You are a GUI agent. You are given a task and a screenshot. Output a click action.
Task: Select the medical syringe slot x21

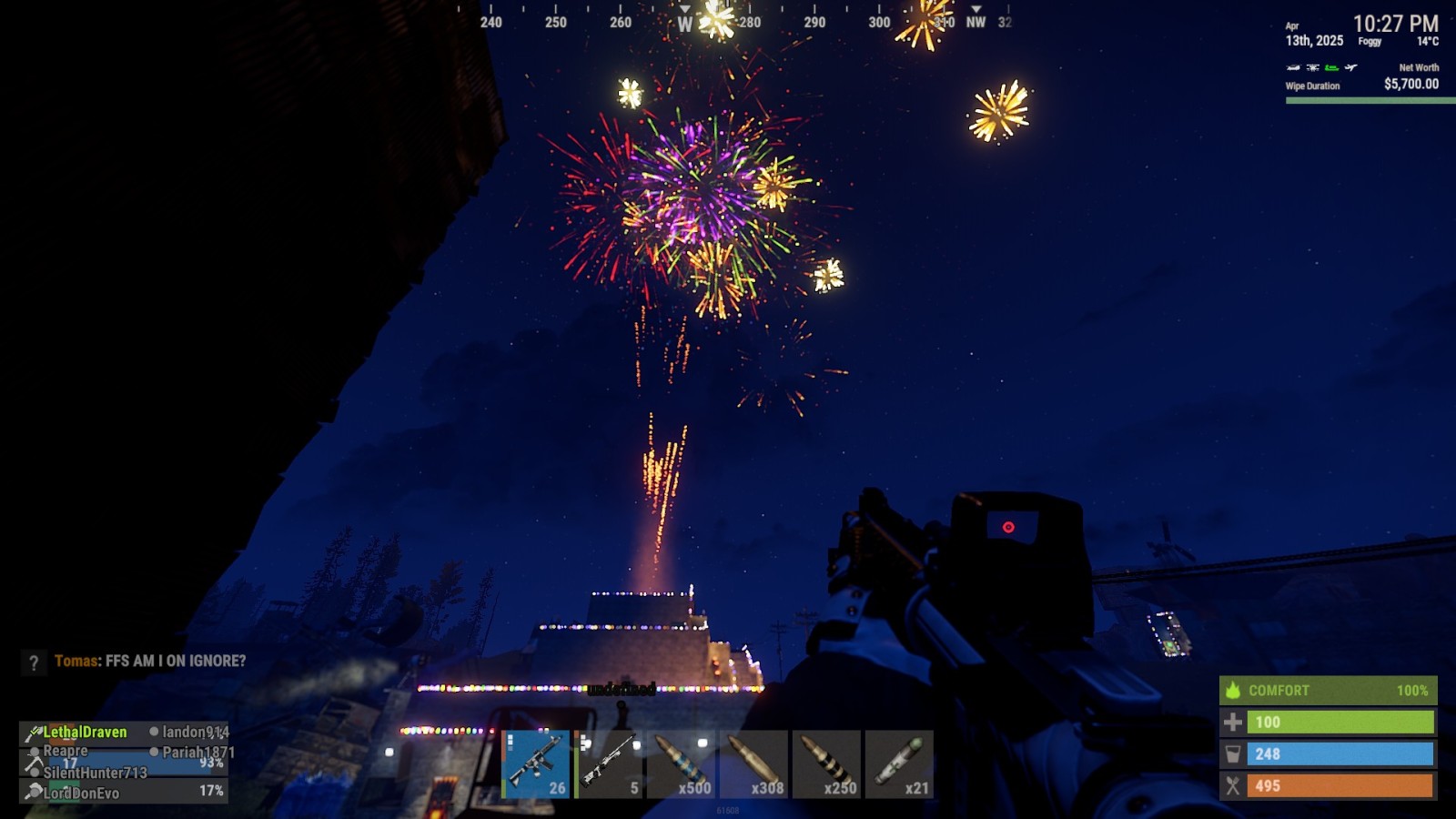pyautogui.click(x=900, y=764)
